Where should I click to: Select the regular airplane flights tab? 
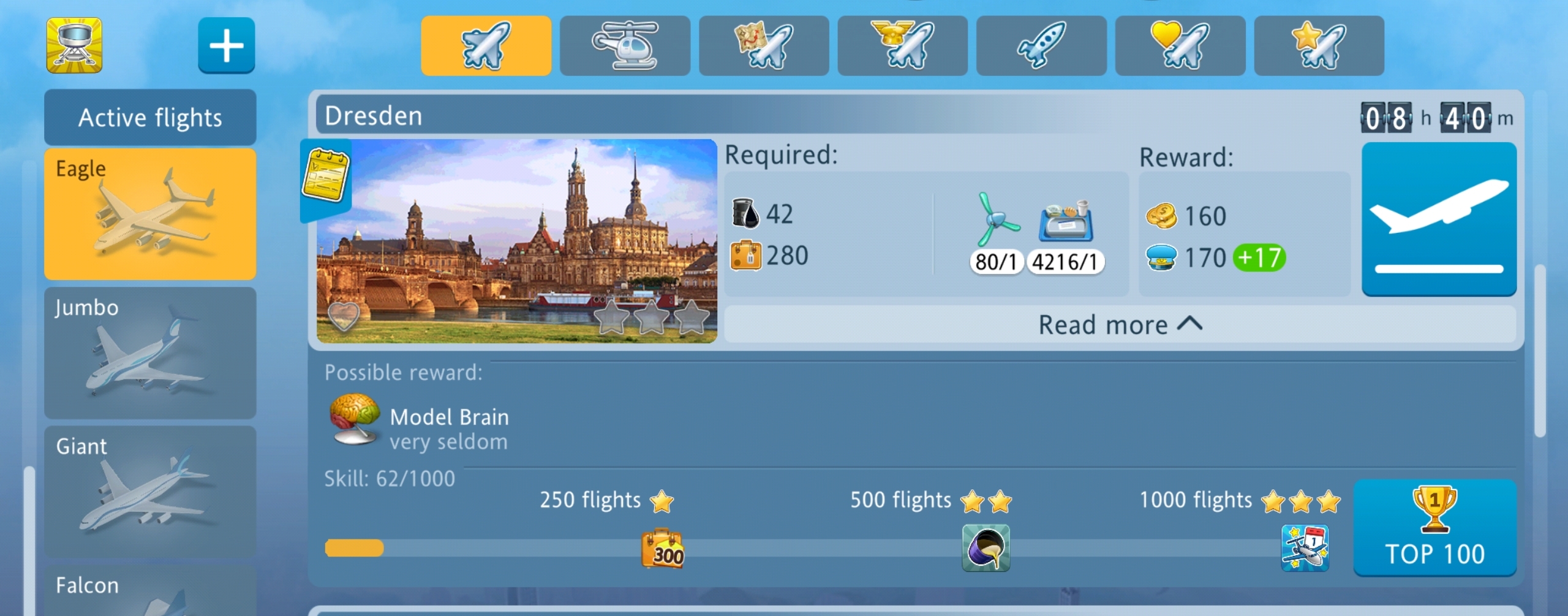[486, 46]
